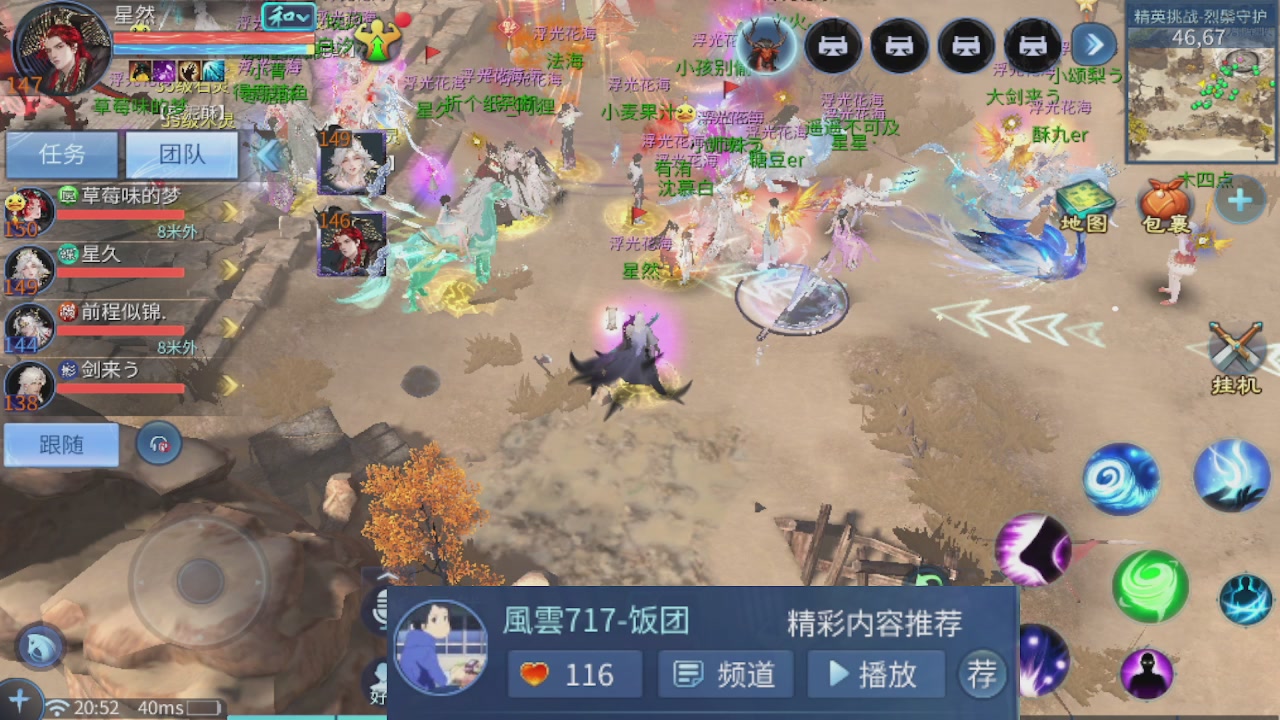Switch to the 任务 quest tab
Screen dimensions: 1280x720
tap(62, 155)
